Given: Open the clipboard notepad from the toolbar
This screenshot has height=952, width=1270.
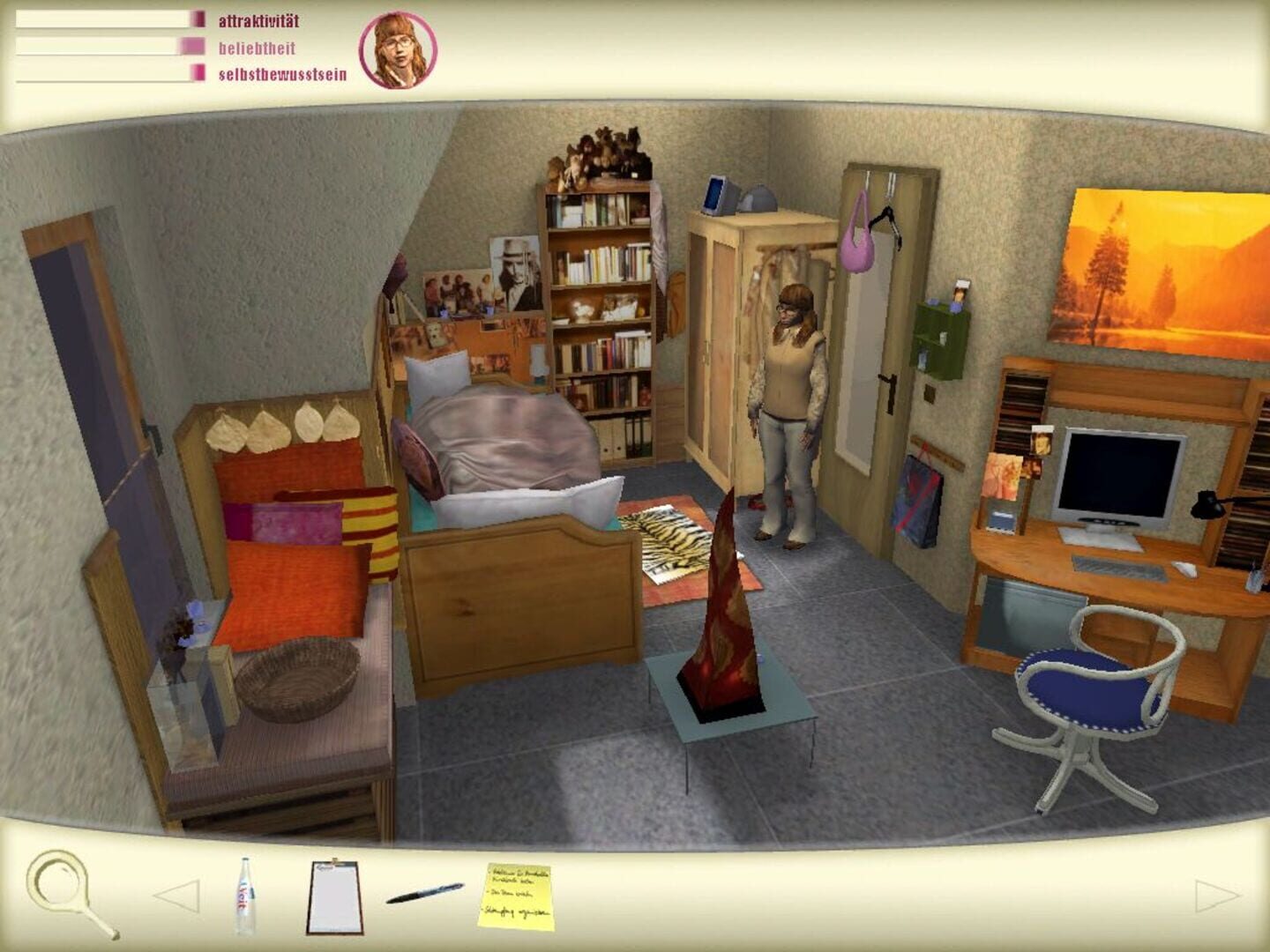Looking at the screenshot, I should point(333,897).
